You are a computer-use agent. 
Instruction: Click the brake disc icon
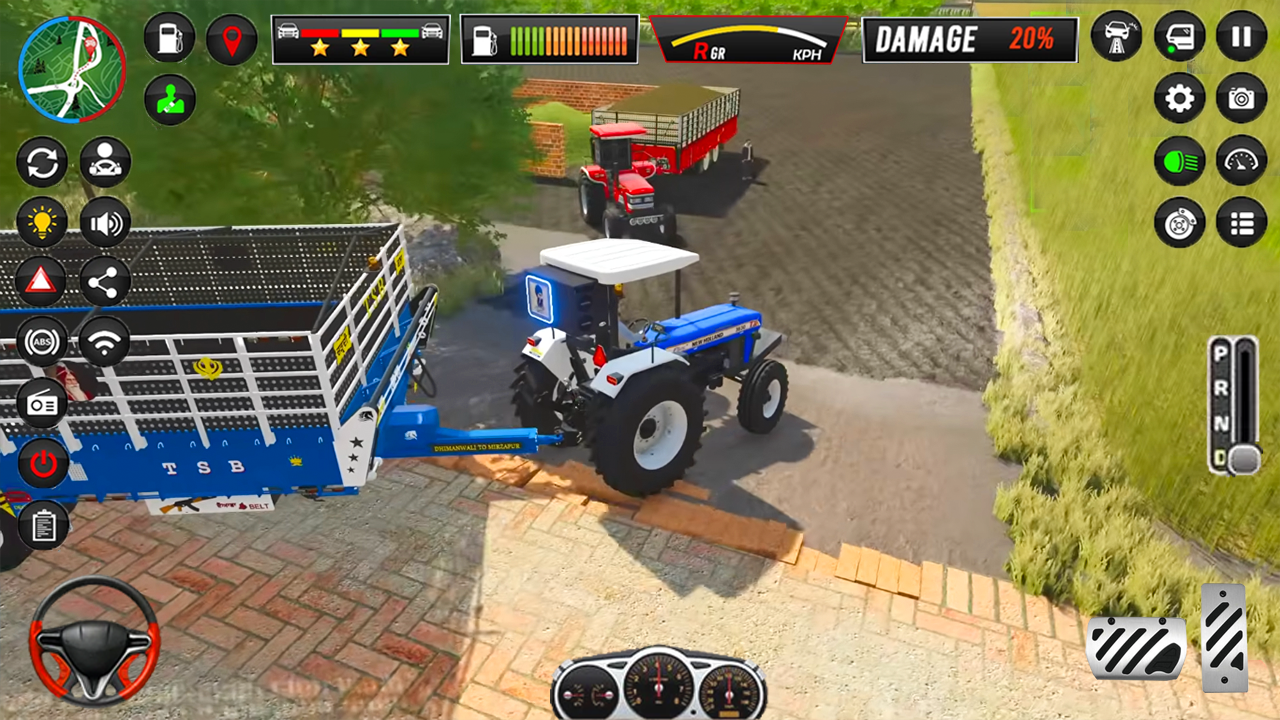tap(1180, 222)
